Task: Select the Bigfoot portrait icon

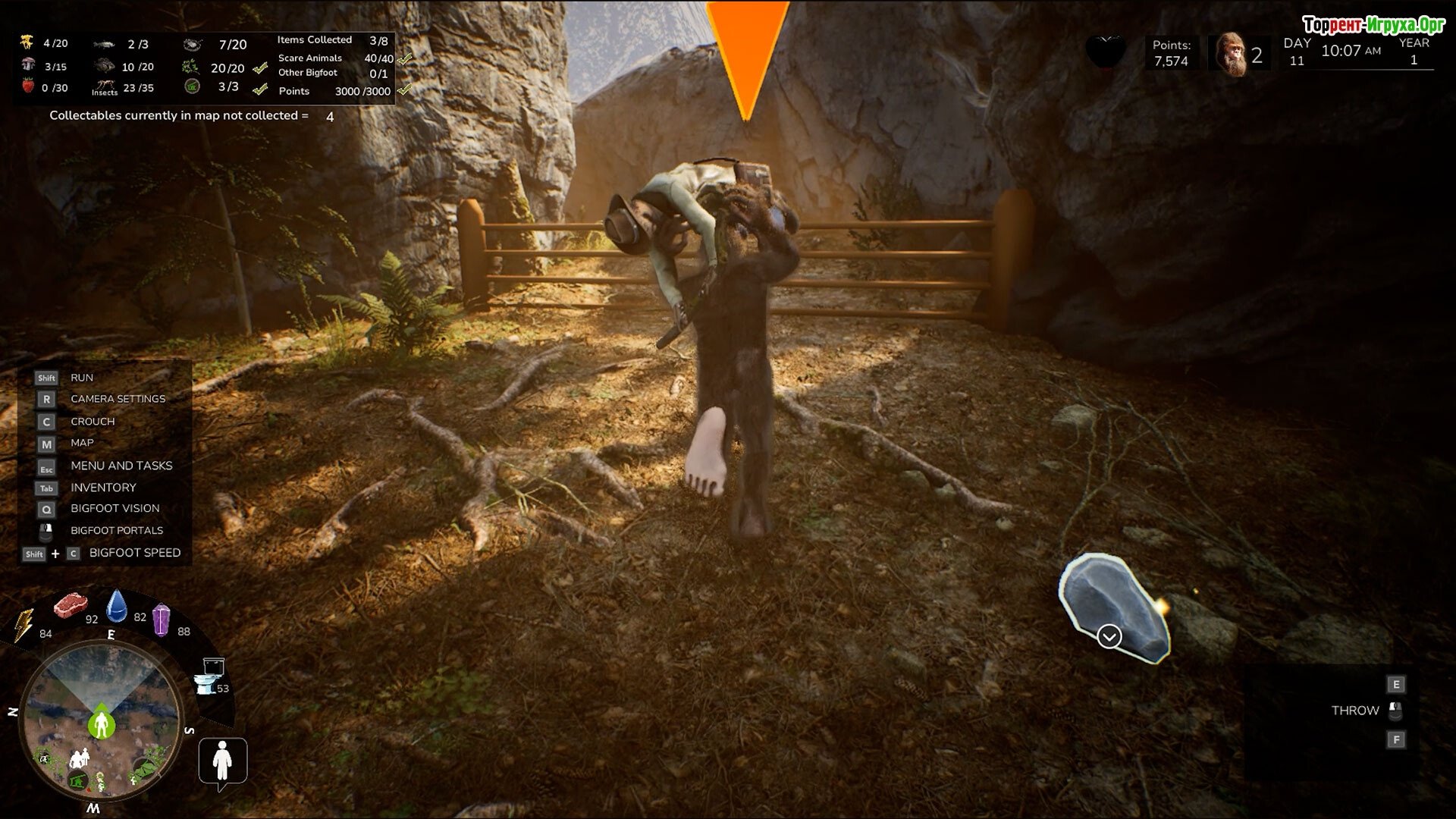Action: [x=1230, y=55]
